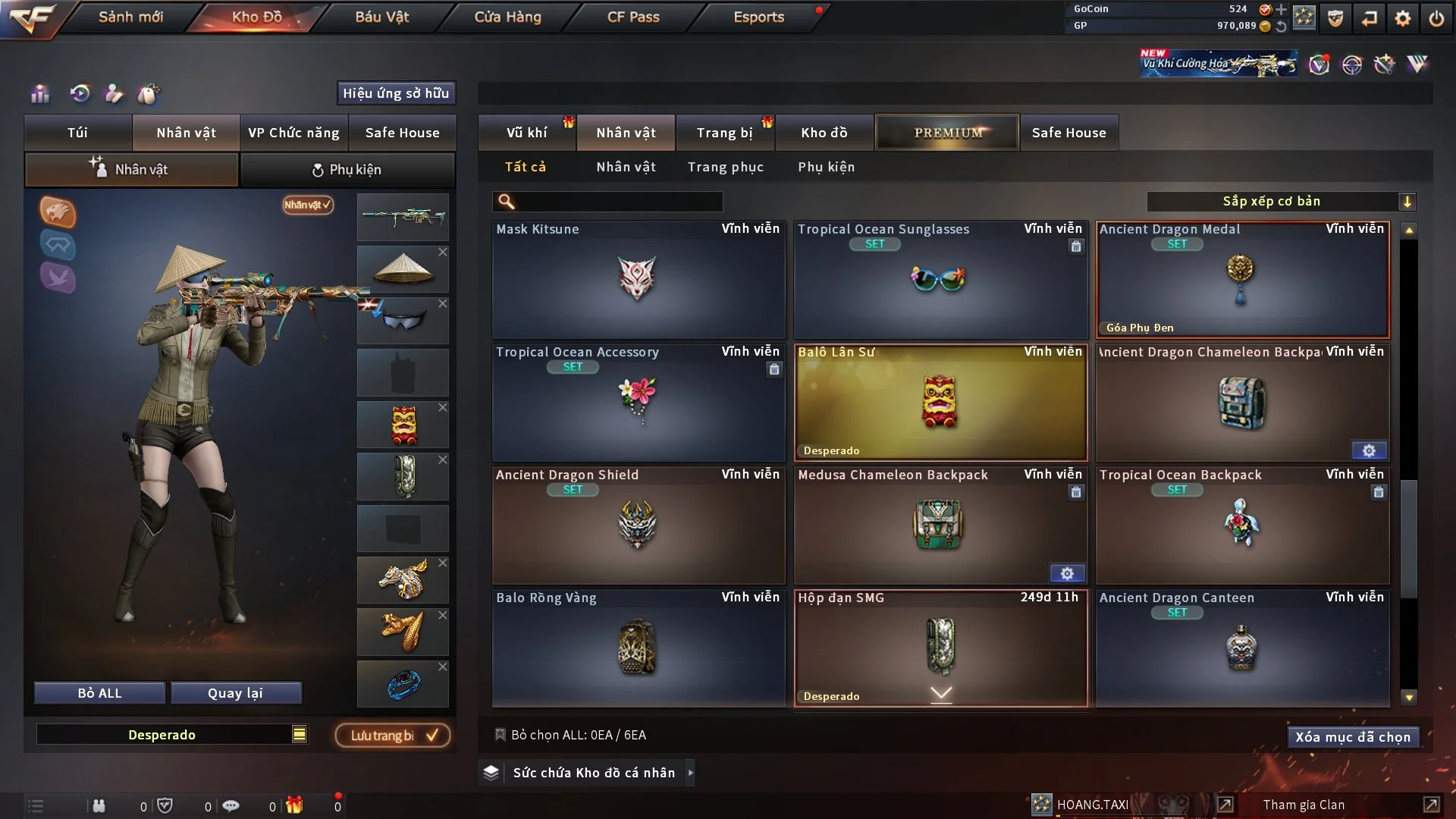Save loadout with Lưu trang bị

pos(393,736)
